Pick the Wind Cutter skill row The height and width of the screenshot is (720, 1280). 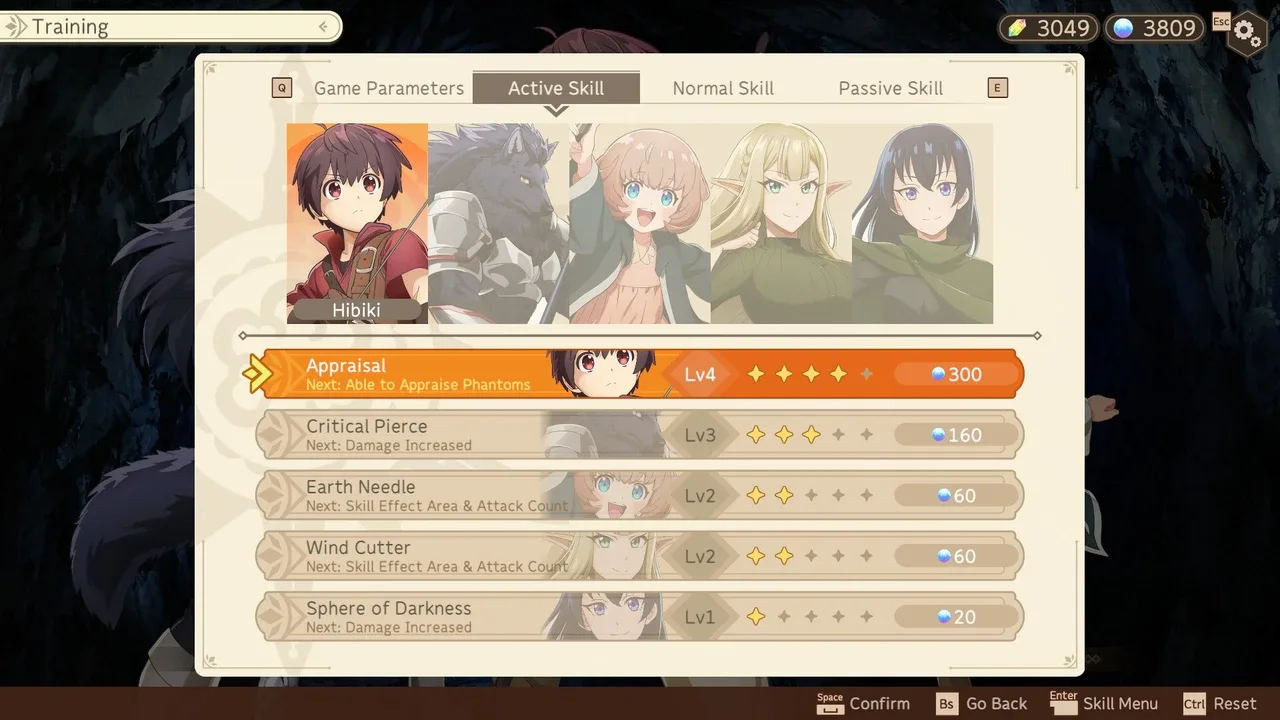tap(640, 556)
